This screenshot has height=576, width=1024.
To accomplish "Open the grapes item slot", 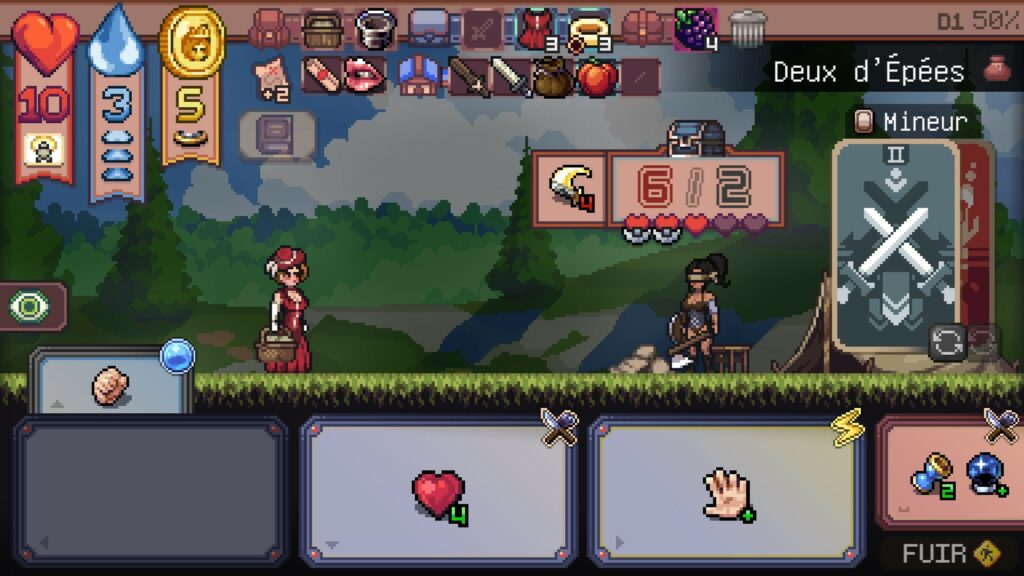I will 695,27.
